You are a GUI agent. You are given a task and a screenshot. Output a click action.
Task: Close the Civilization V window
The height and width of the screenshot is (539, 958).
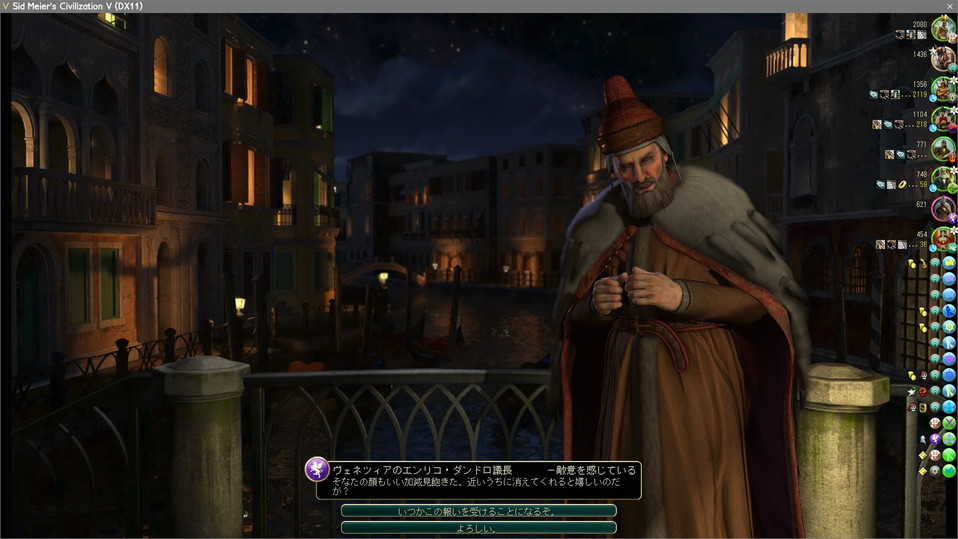point(949,6)
